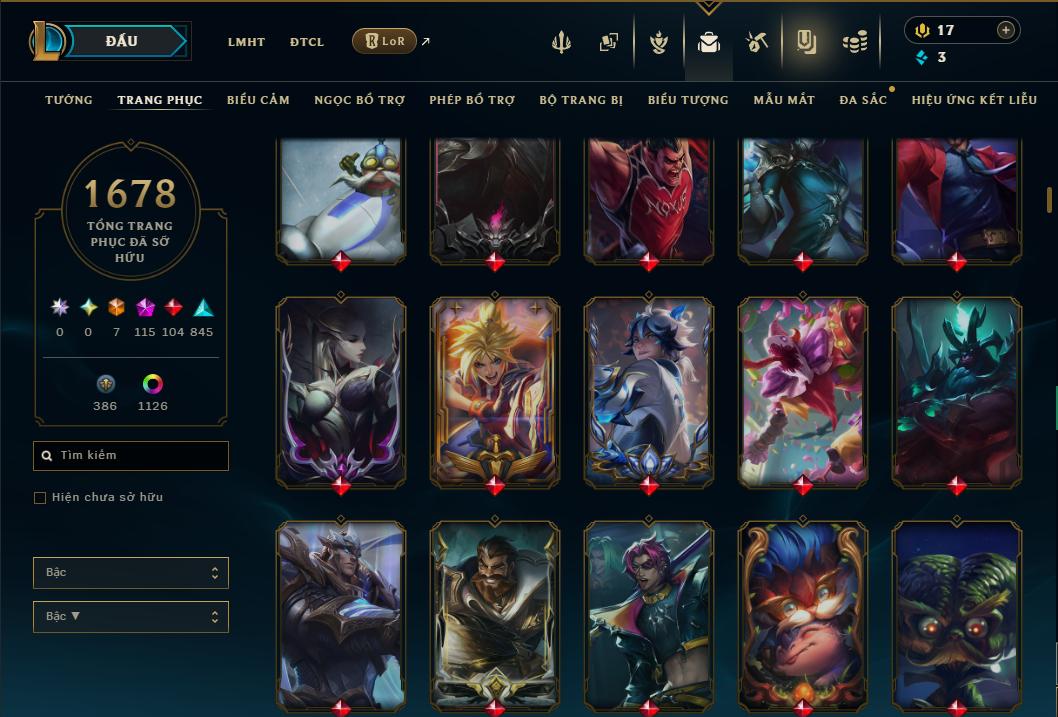The image size is (1058, 717).
Task: Open the crafting hammer icon
Action: tap(756, 42)
